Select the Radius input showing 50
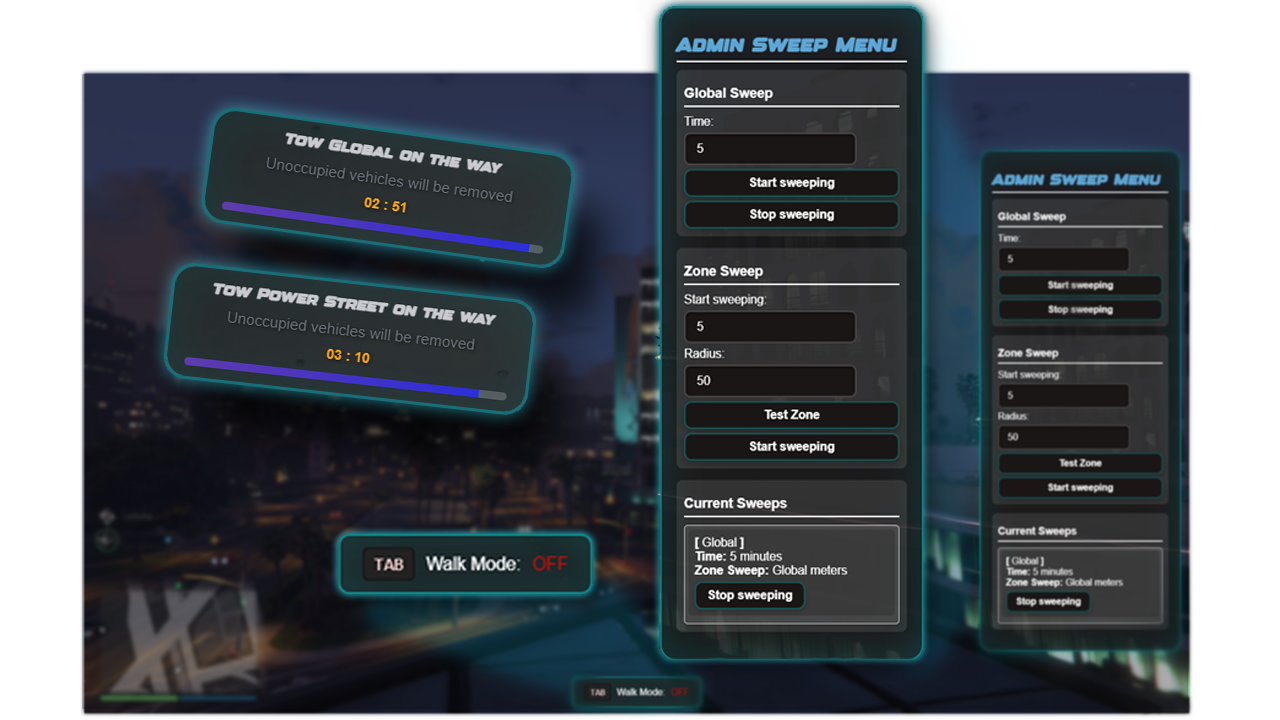 coord(769,380)
